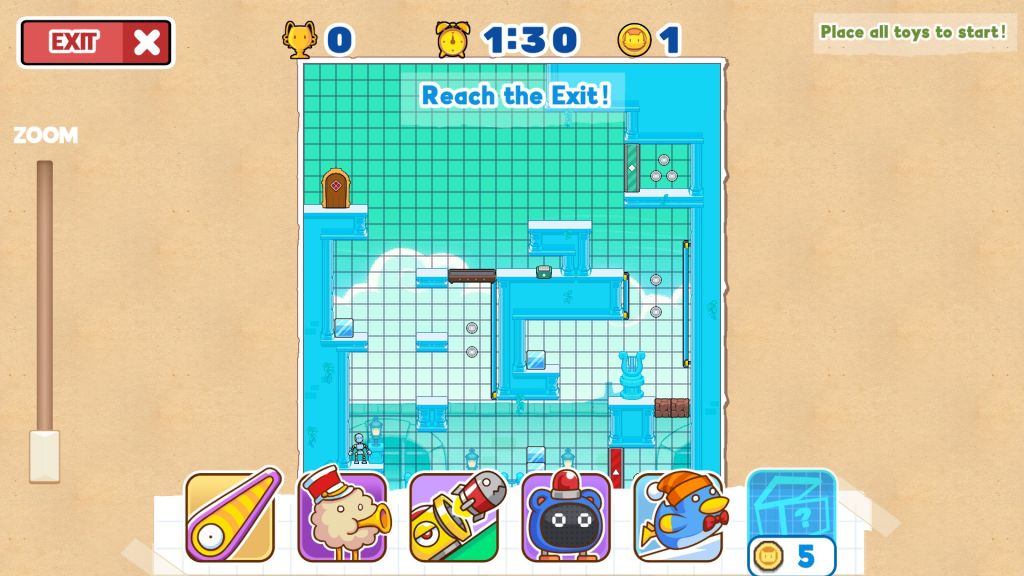This screenshot has height=576, width=1024.
Task: Select the black bear with red siren toy
Action: 566,516
